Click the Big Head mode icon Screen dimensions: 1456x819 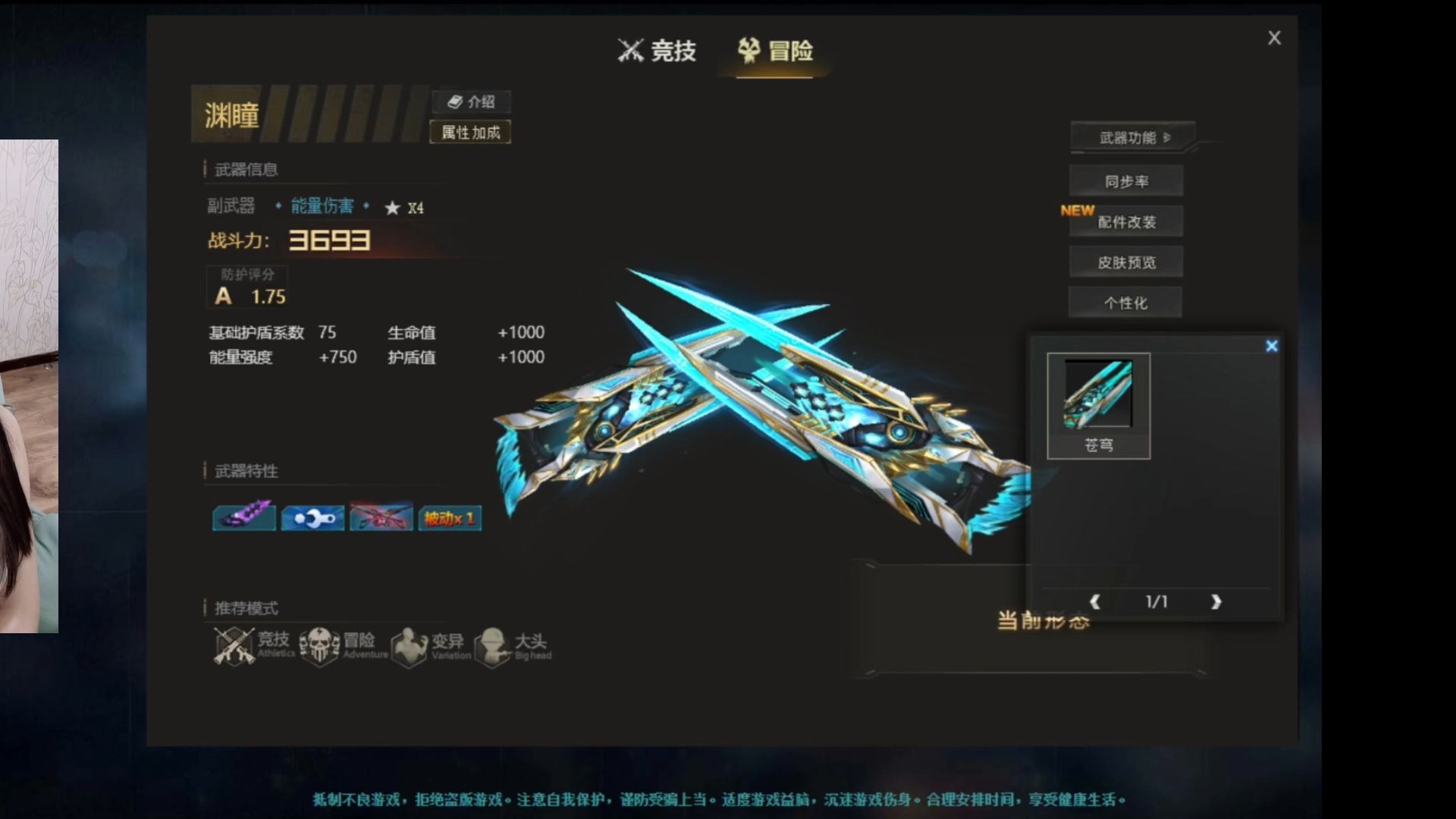(497, 645)
